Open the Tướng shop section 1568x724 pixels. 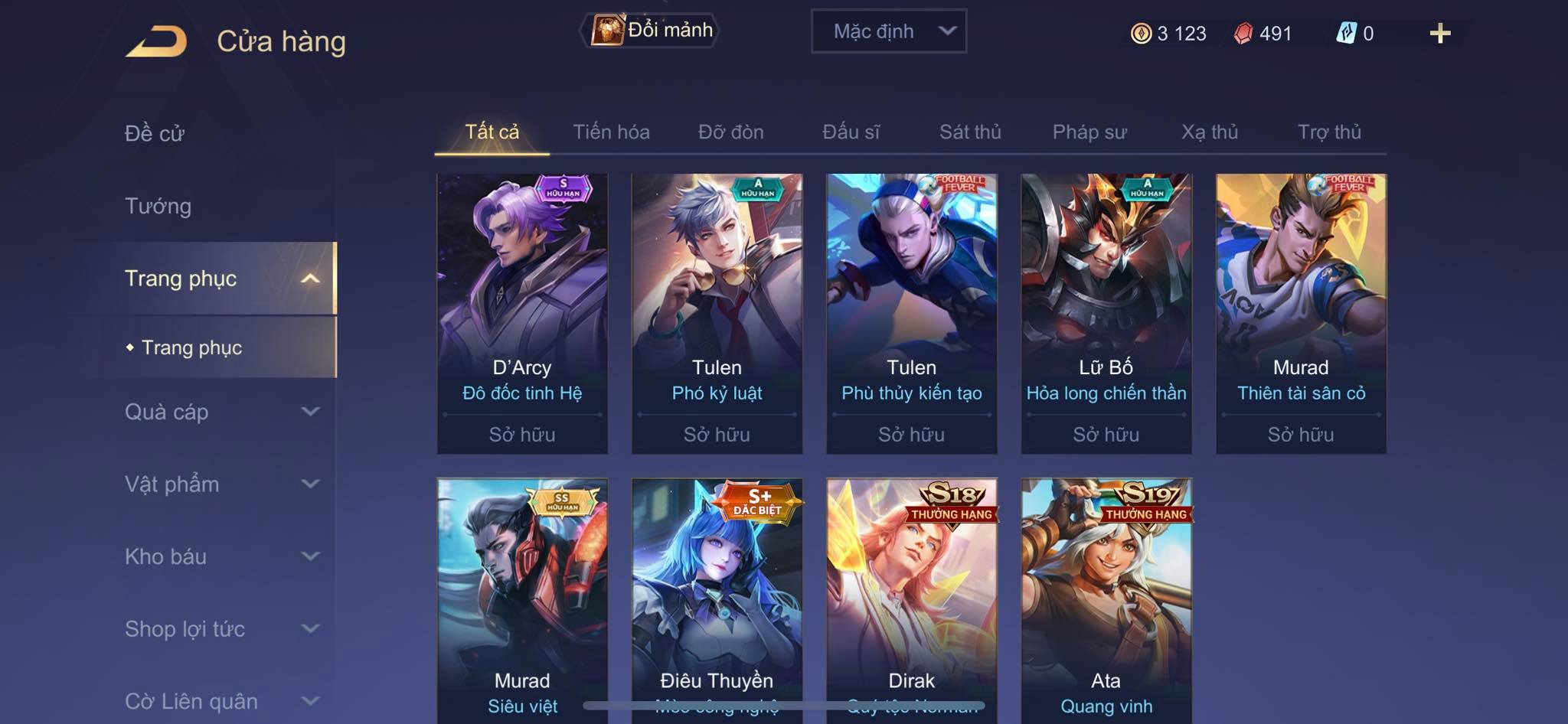158,206
